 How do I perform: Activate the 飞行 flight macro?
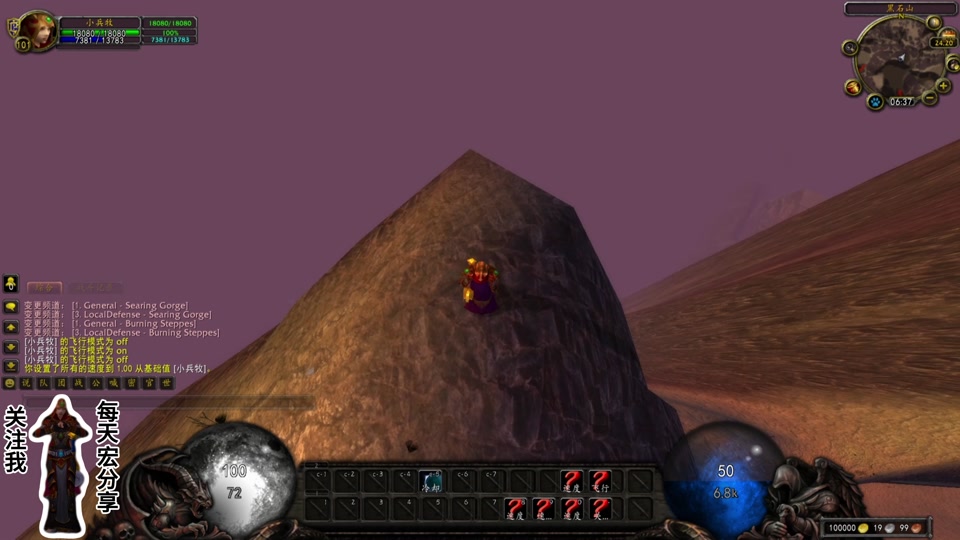coord(599,481)
